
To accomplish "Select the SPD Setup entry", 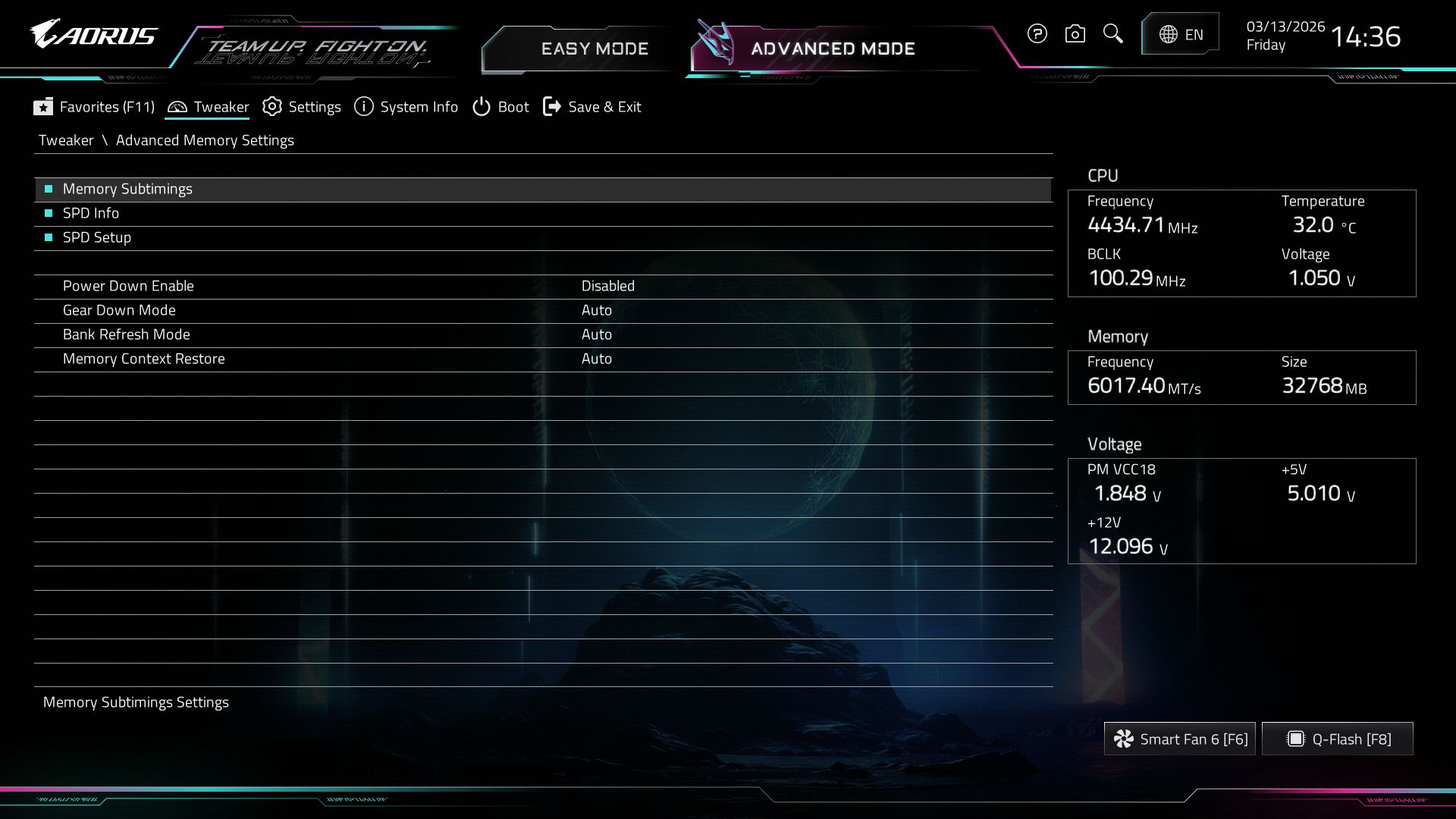I will pos(97,237).
